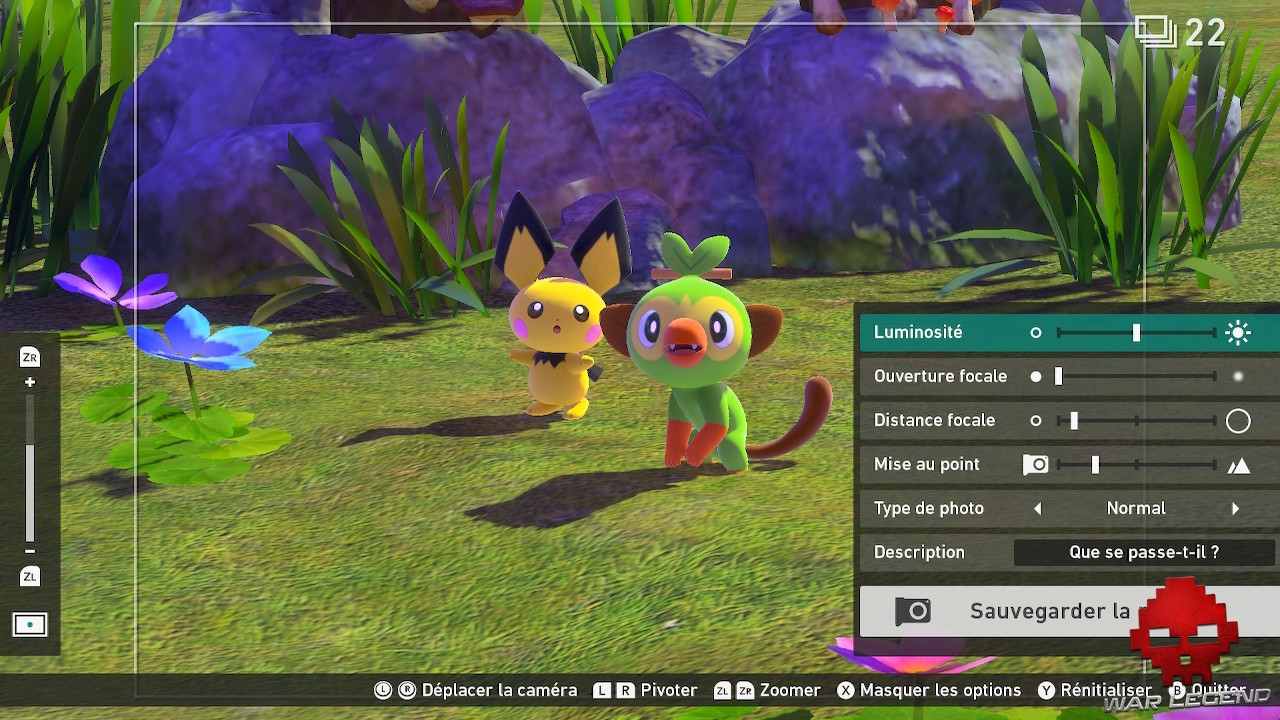This screenshot has width=1280, height=720.
Task: Edit the 'Que se passe-t-il ?' description field
Action: 1144,552
